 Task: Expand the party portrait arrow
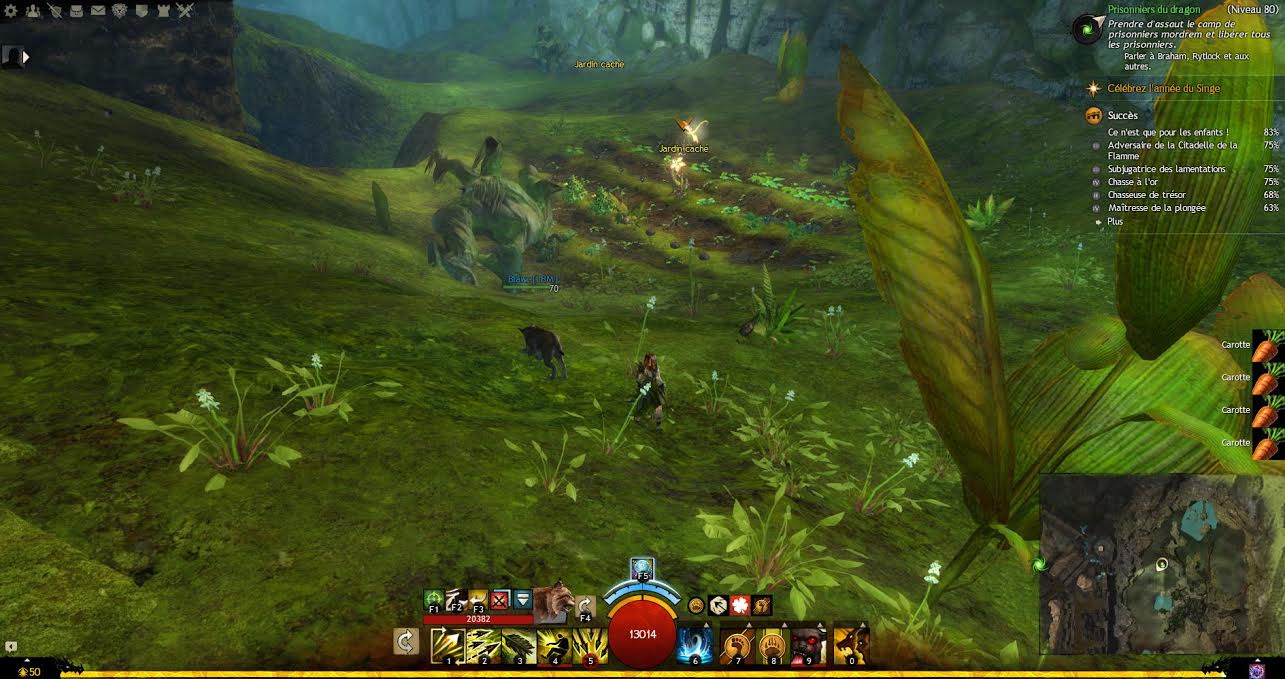(x=25, y=57)
